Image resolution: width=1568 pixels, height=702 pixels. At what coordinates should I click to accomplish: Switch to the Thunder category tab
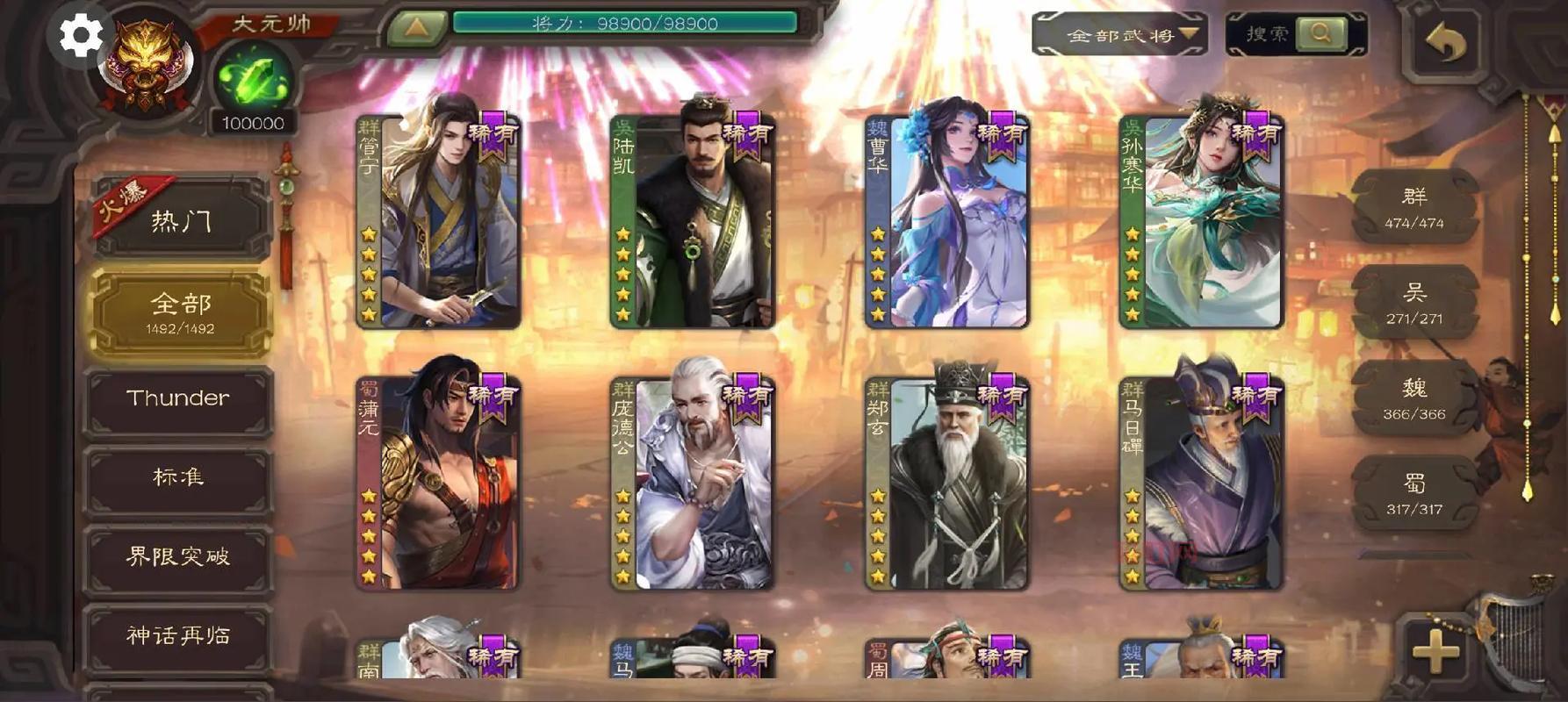178,398
